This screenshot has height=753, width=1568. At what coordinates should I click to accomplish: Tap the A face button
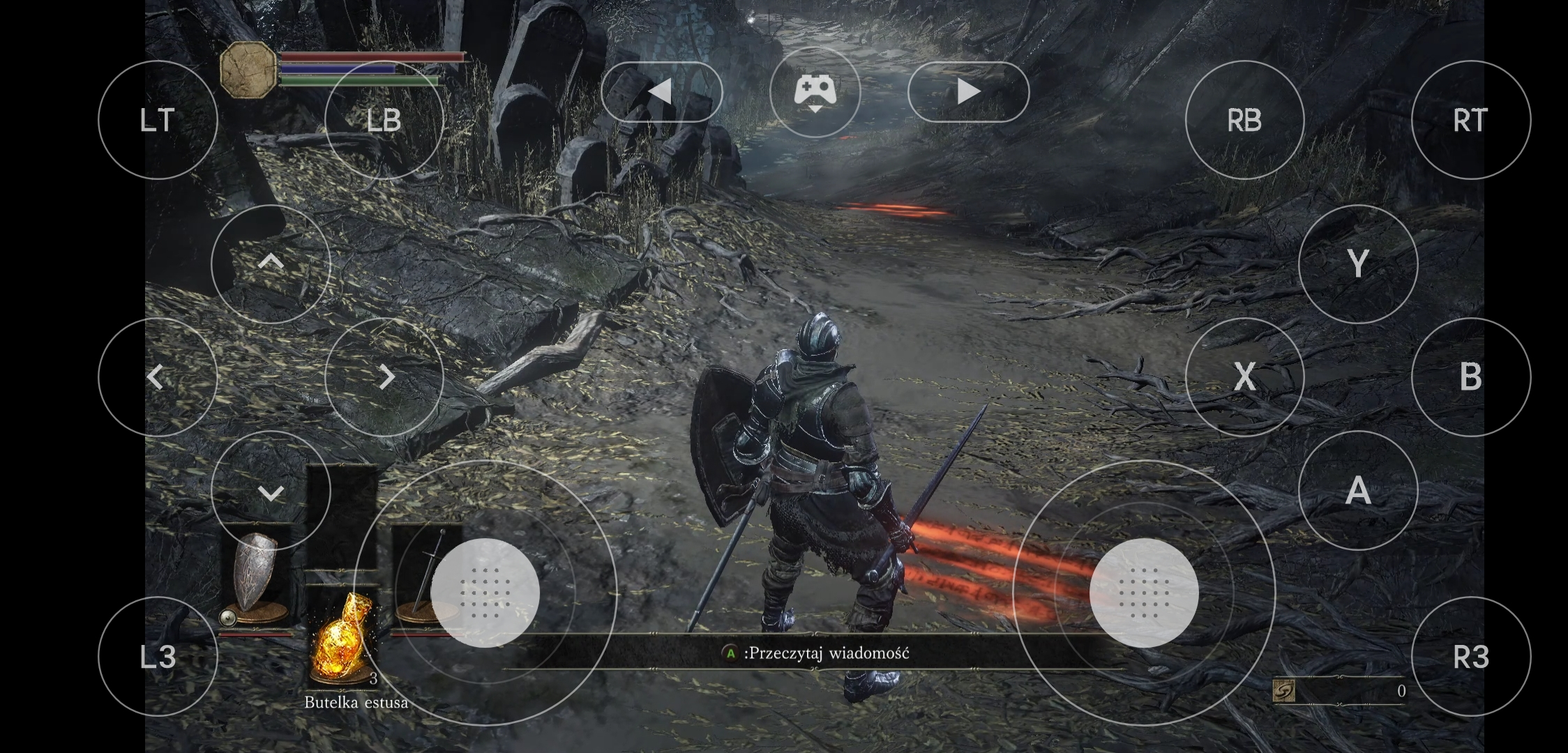1357,490
